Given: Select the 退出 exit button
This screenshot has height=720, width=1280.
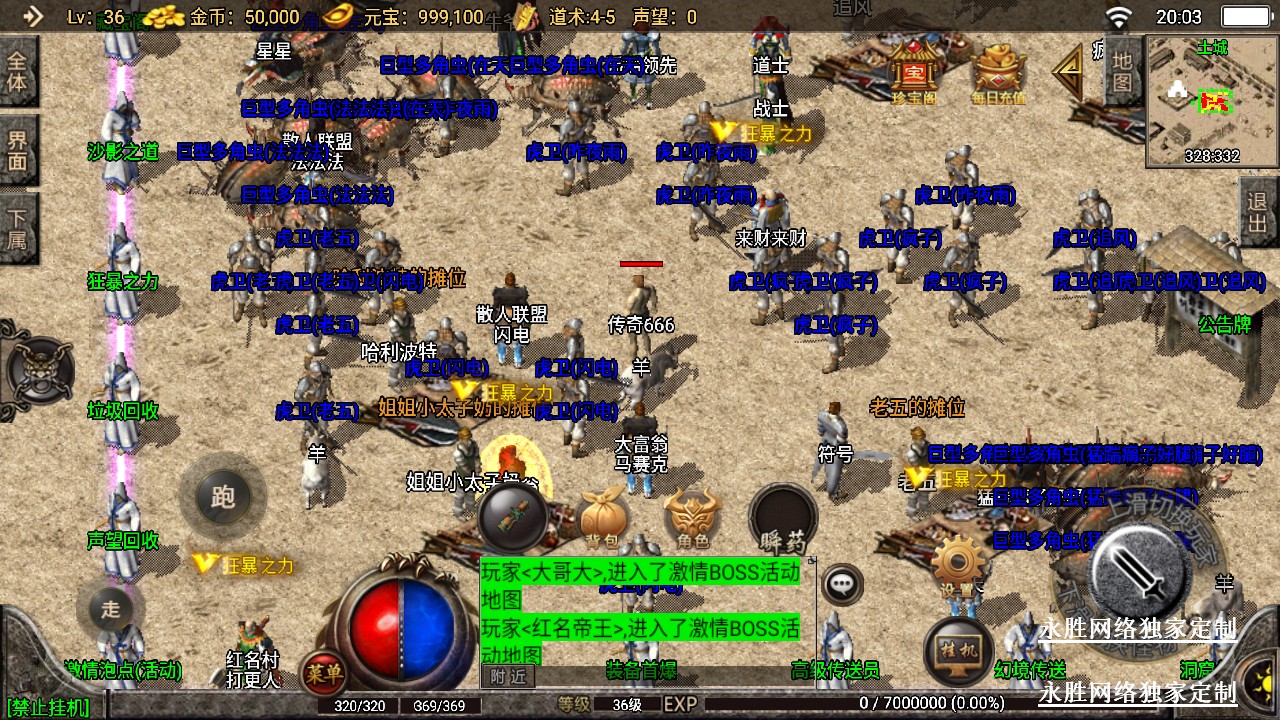Looking at the screenshot, I should pyautogui.click(x=1258, y=212).
